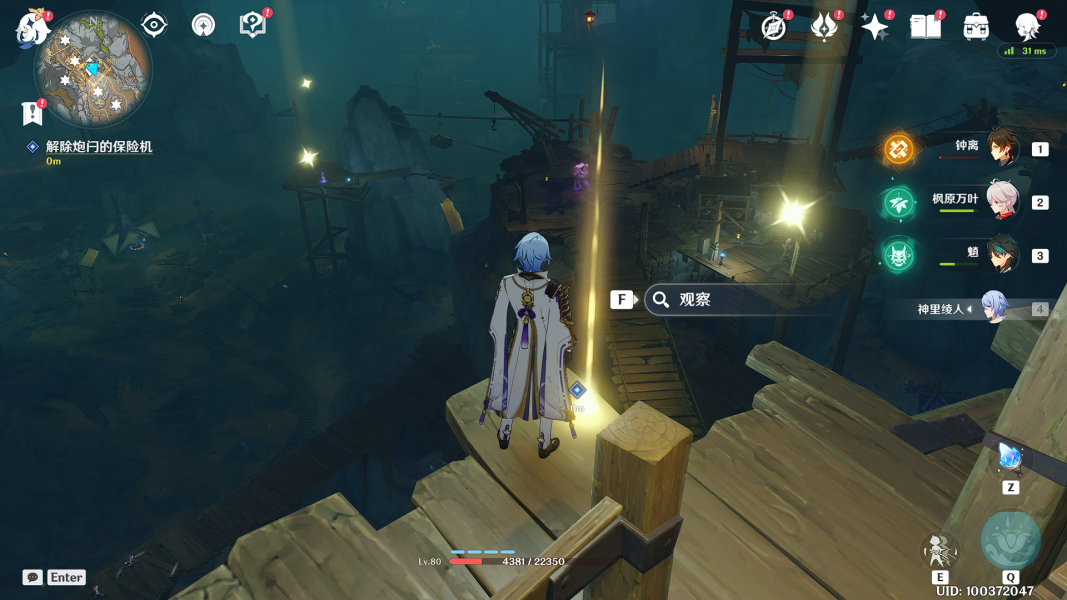Use the blue crystal gadget

(x=1010, y=459)
